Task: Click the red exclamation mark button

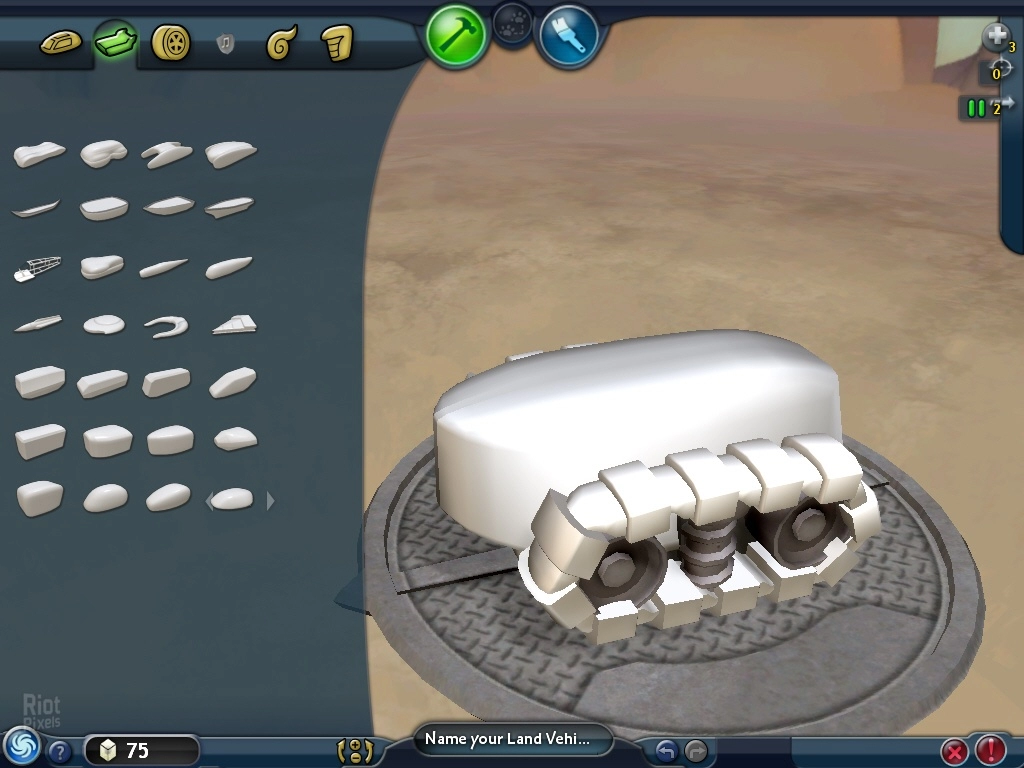Action: click(991, 749)
